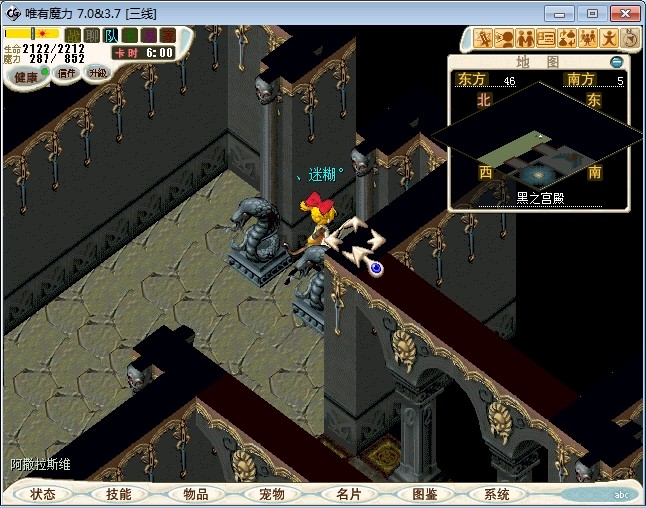Toggle the 聊 chat mode switch
Viewport: 646px width, 508px height.
[x=92, y=36]
